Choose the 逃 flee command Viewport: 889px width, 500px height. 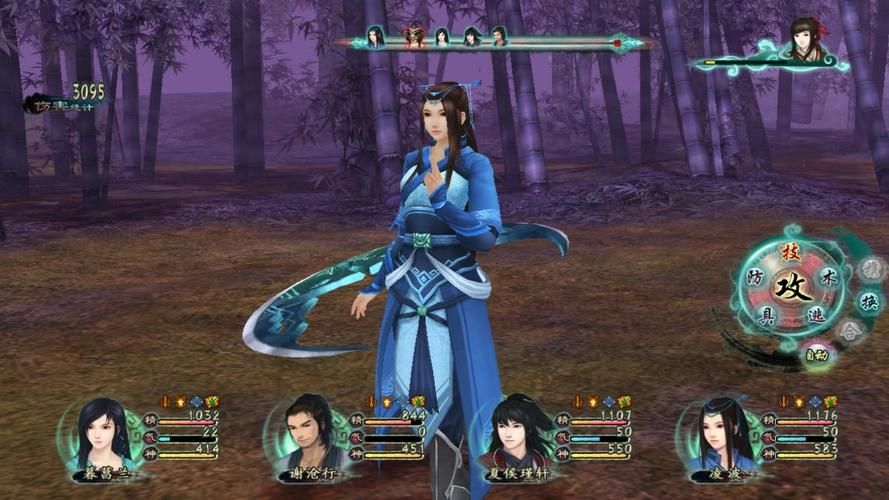[x=815, y=316]
